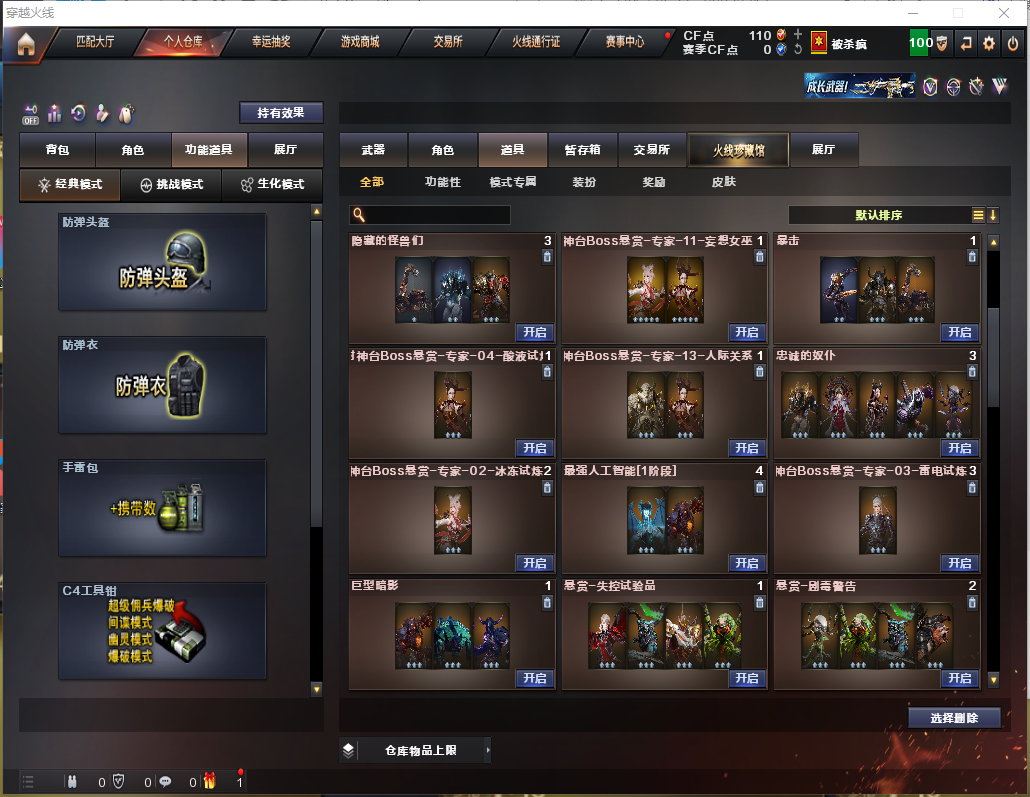Filter items by 功能性 category
The image size is (1030, 797).
tap(442, 182)
